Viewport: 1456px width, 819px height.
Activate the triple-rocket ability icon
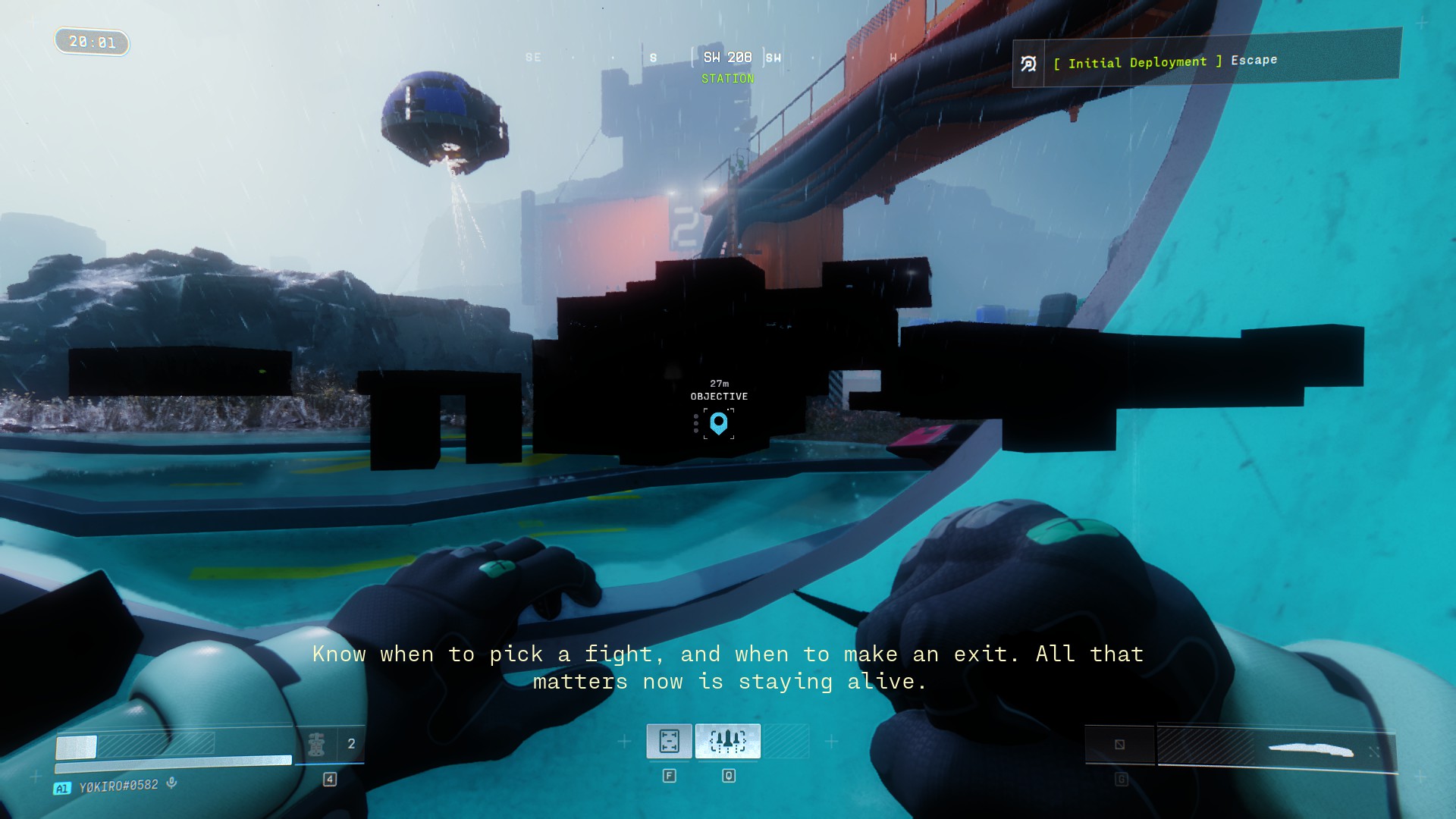[728, 741]
